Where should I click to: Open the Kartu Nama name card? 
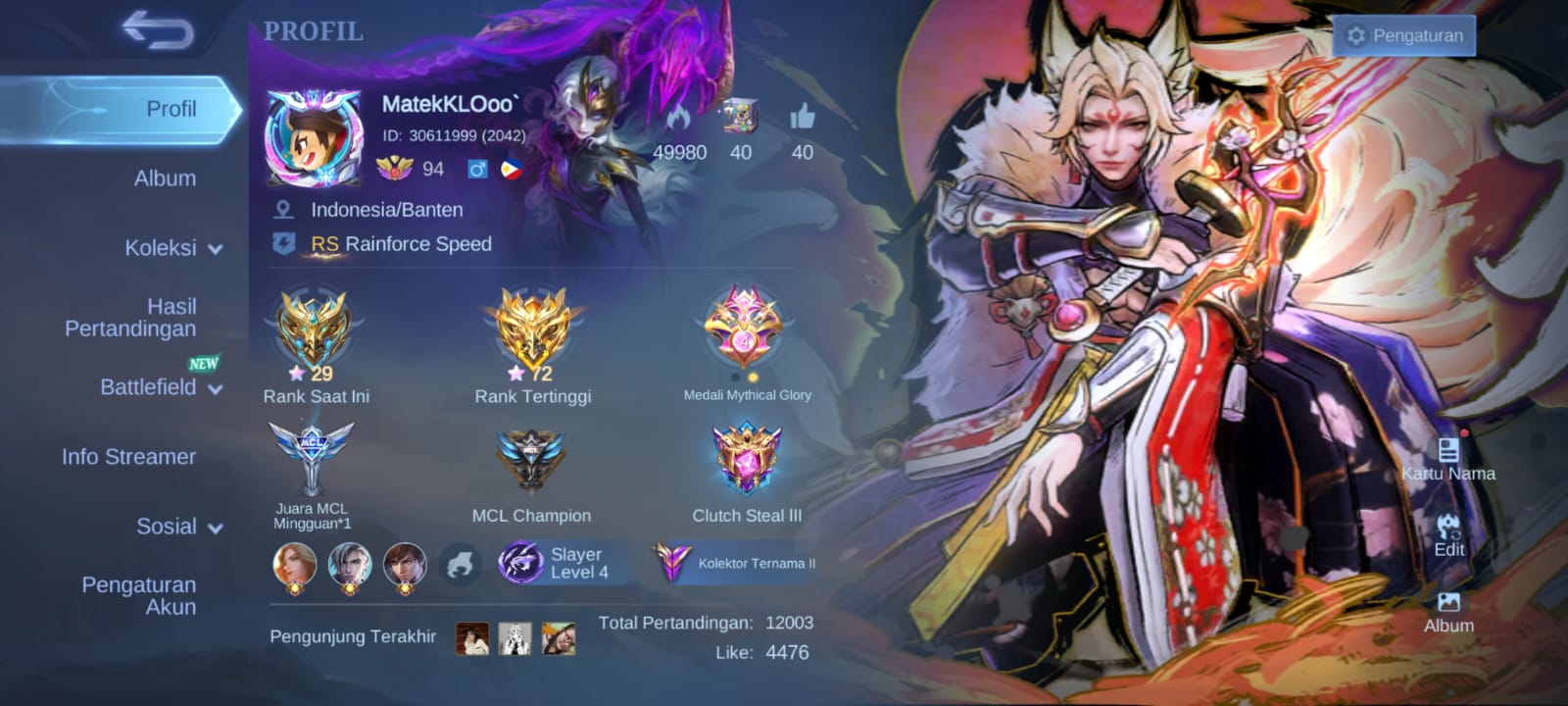click(1447, 459)
